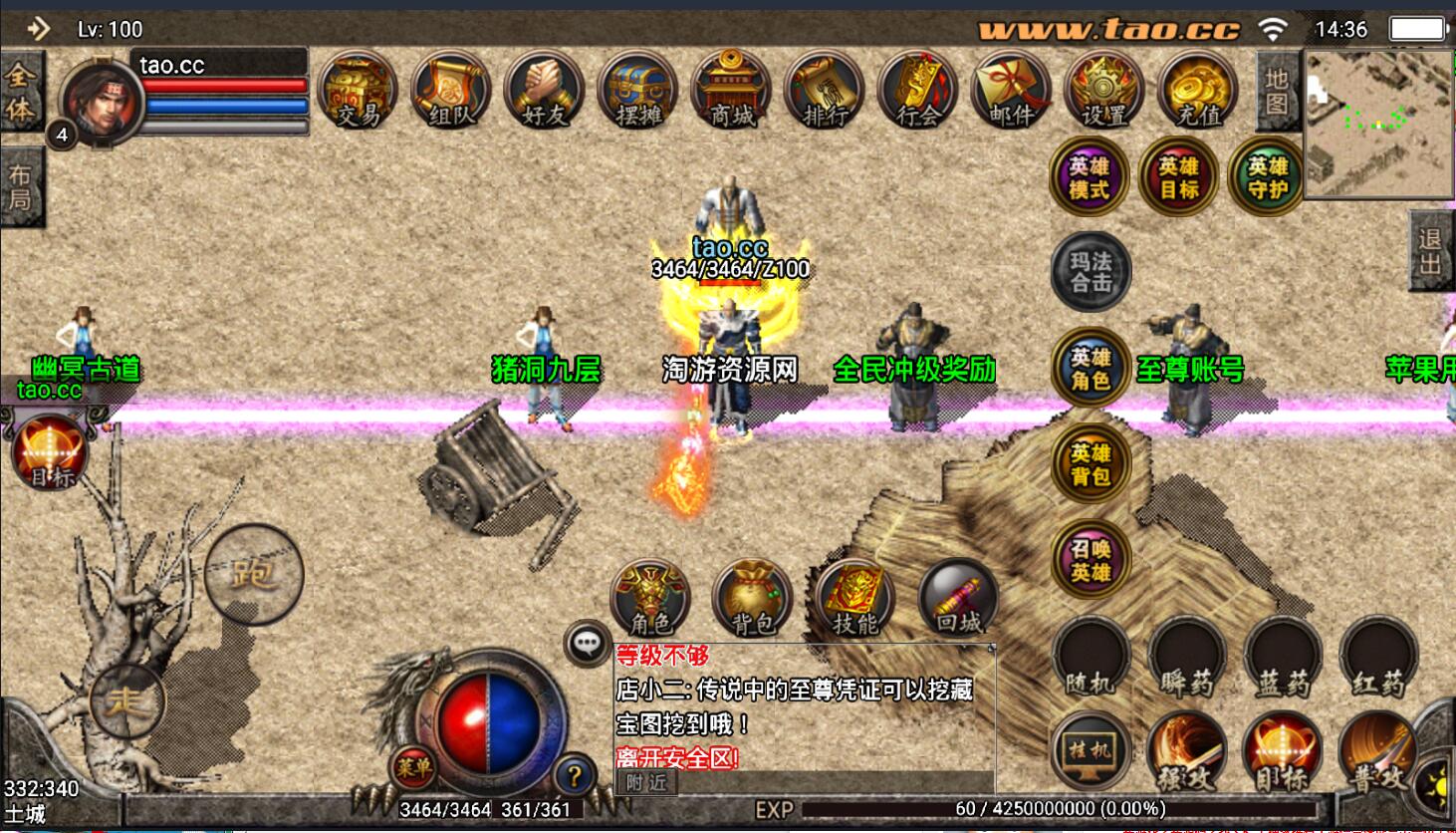Open the 技能 skills book icon
Viewport: 1456px width, 833px height.
coord(855,599)
